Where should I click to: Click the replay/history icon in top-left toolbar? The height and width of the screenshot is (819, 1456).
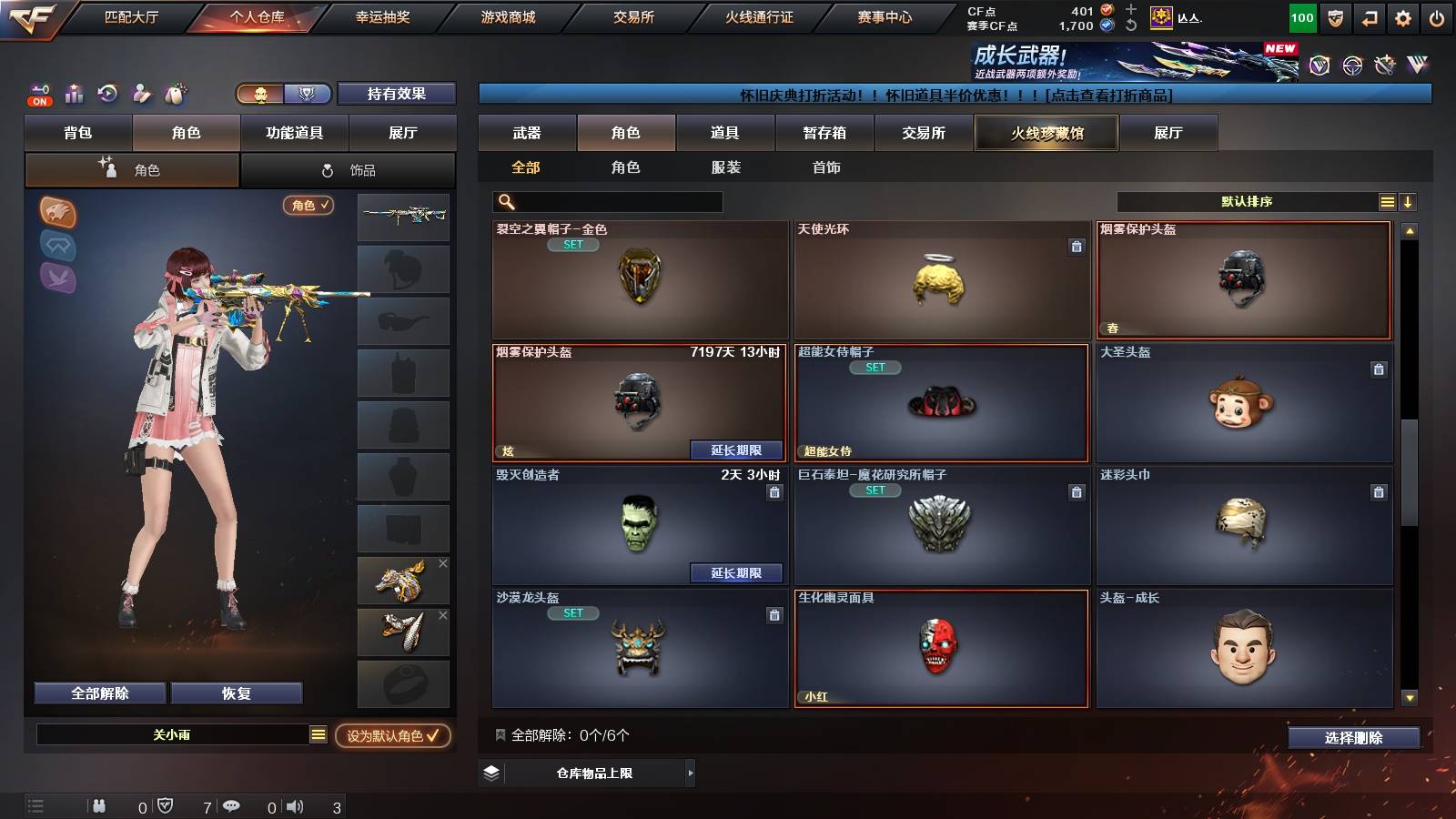107,93
